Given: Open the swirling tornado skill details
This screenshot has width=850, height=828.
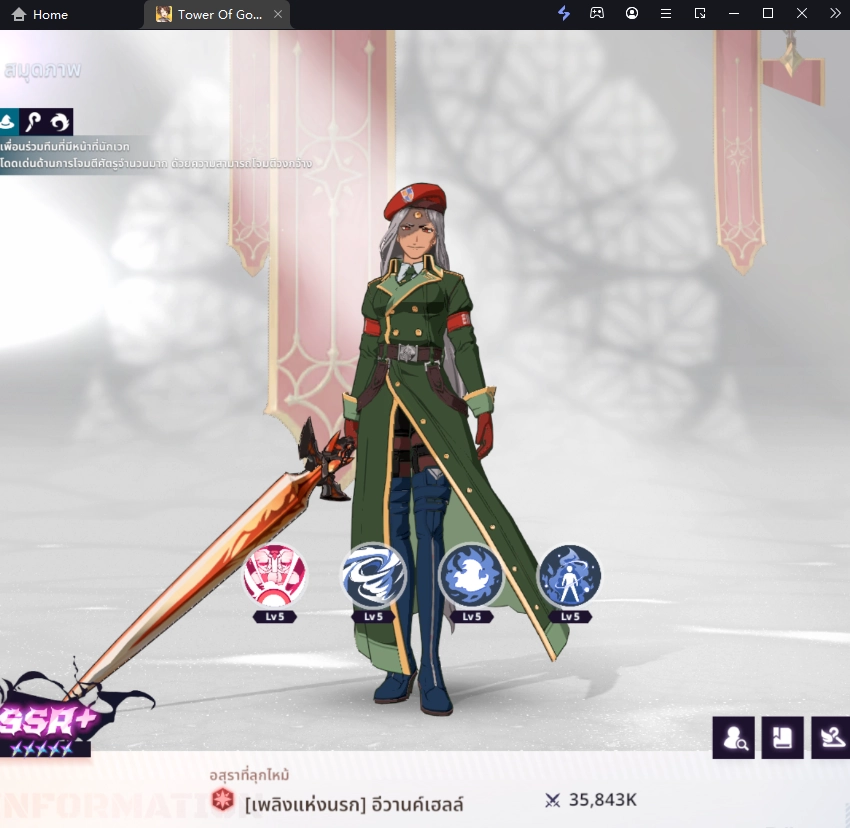Looking at the screenshot, I should coord(374,575).
